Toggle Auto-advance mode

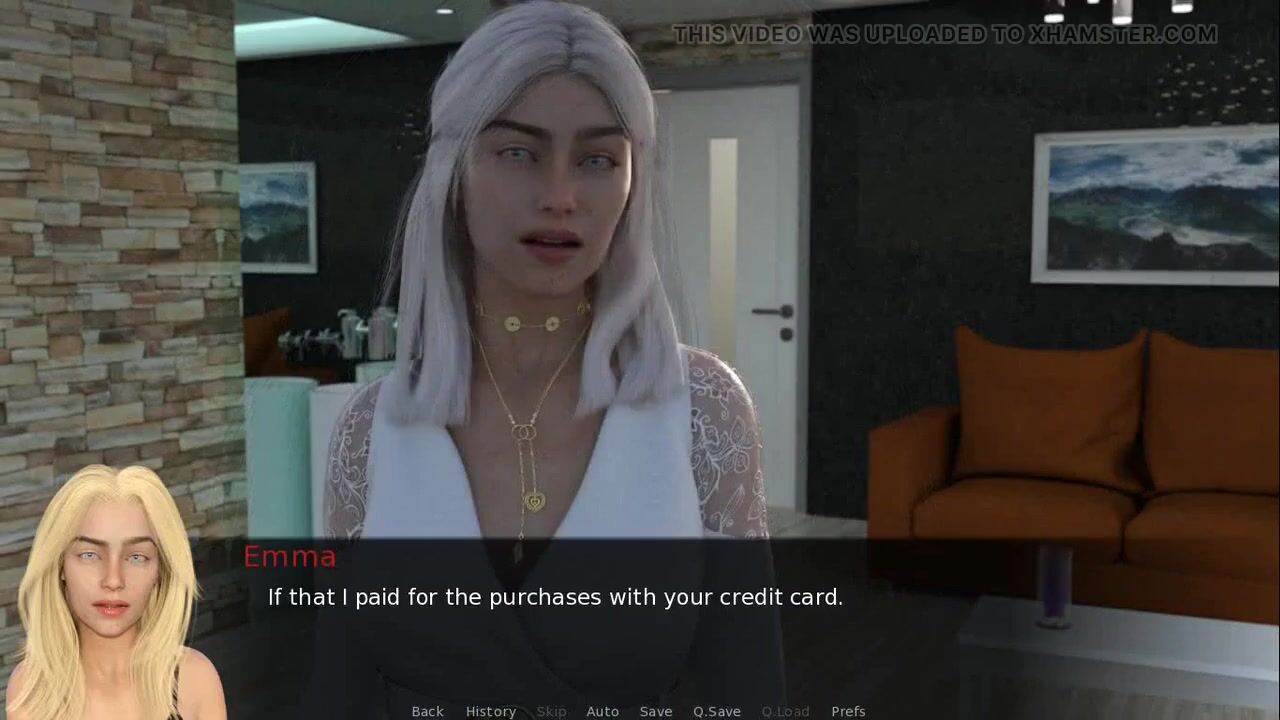(602, 711)
